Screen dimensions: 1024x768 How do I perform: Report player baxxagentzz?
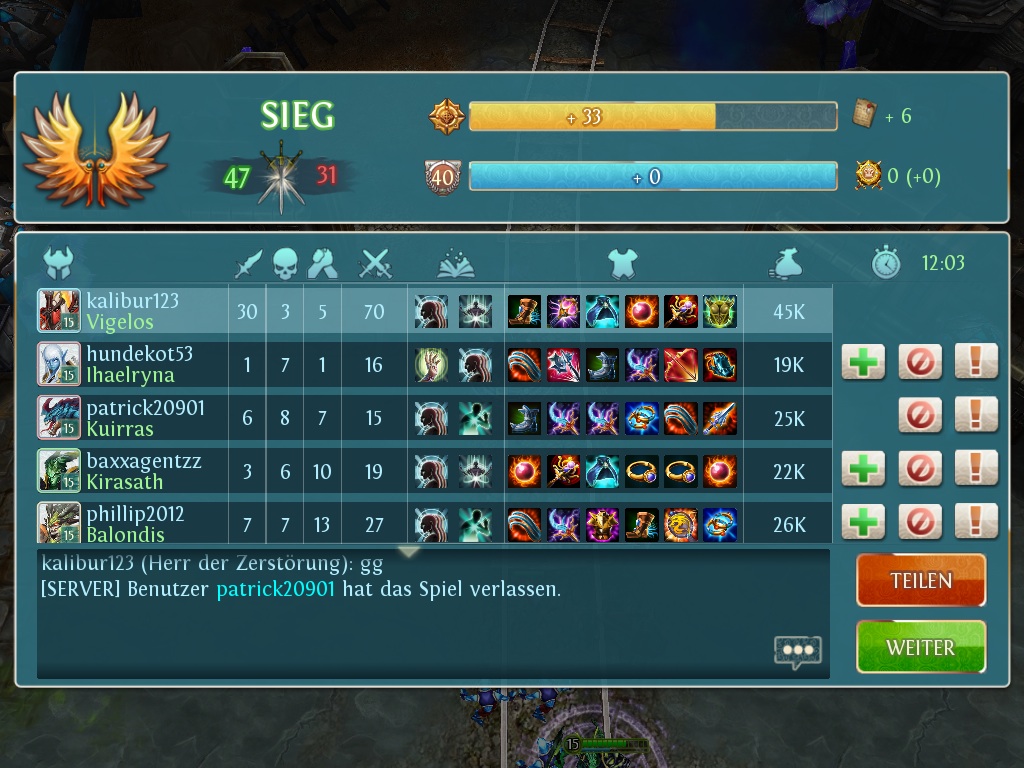pyautogui.click(x=976, y=469)
